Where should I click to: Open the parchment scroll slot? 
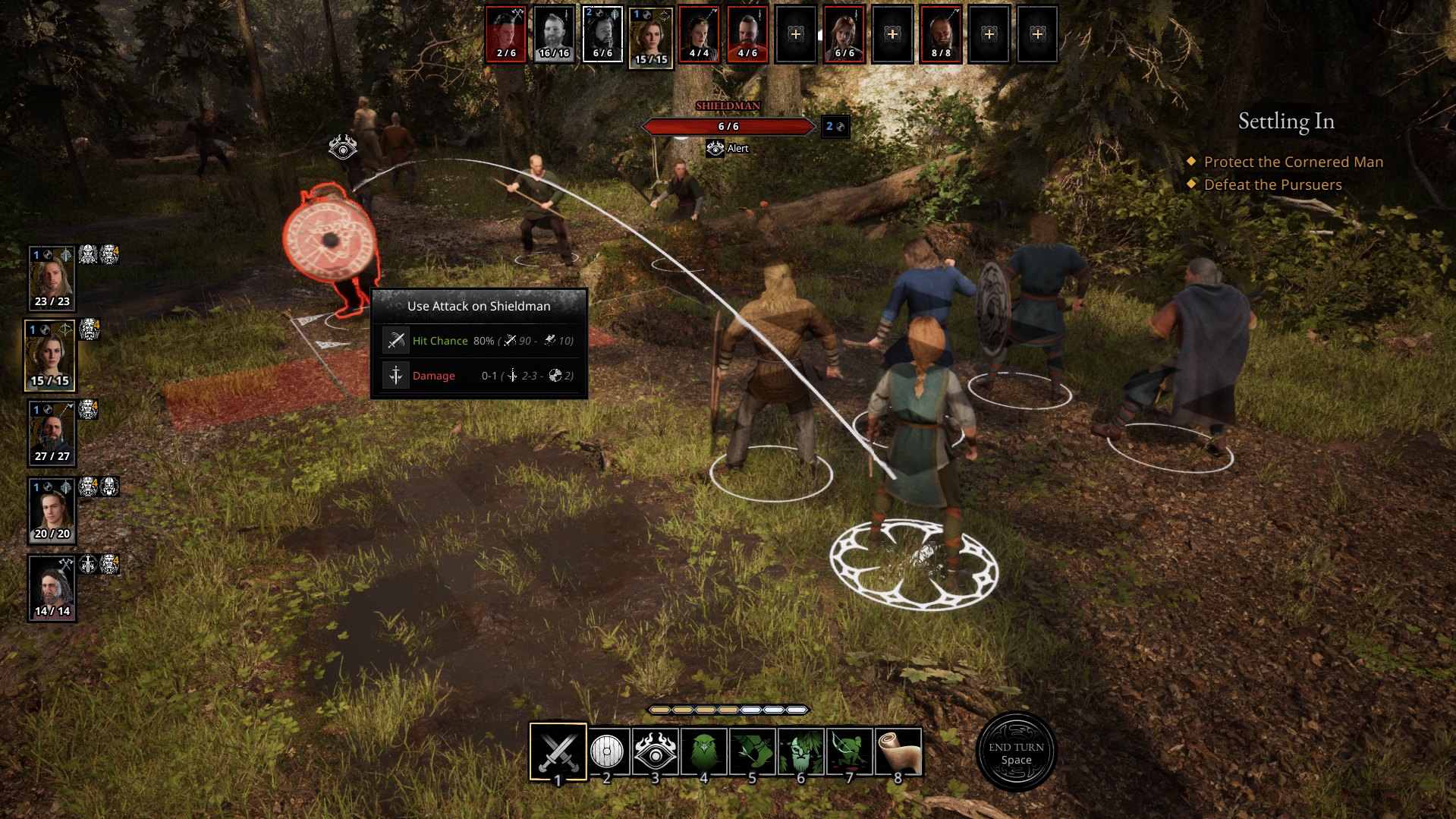pos(898,751)
